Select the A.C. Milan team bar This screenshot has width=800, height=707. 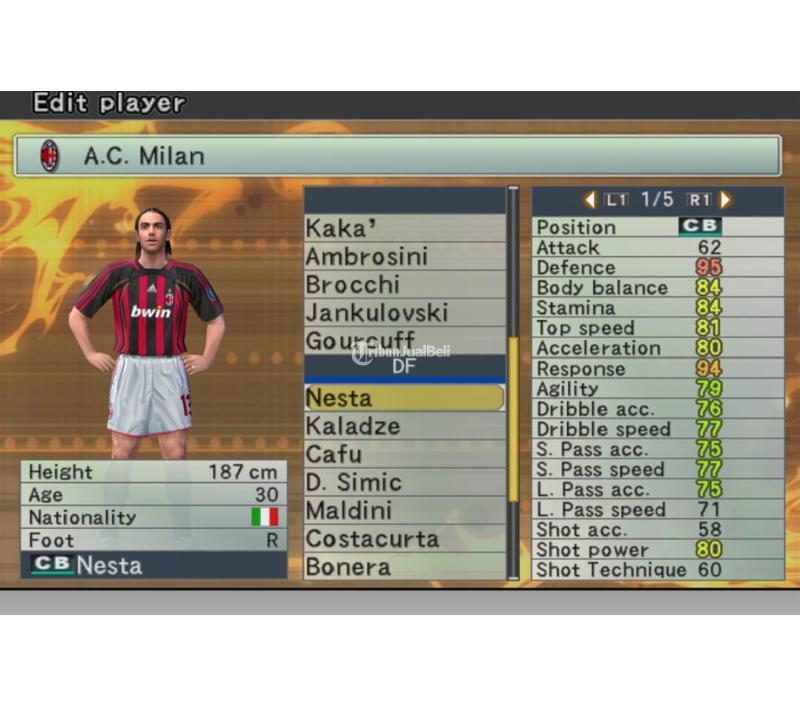[x=397, y=156]
